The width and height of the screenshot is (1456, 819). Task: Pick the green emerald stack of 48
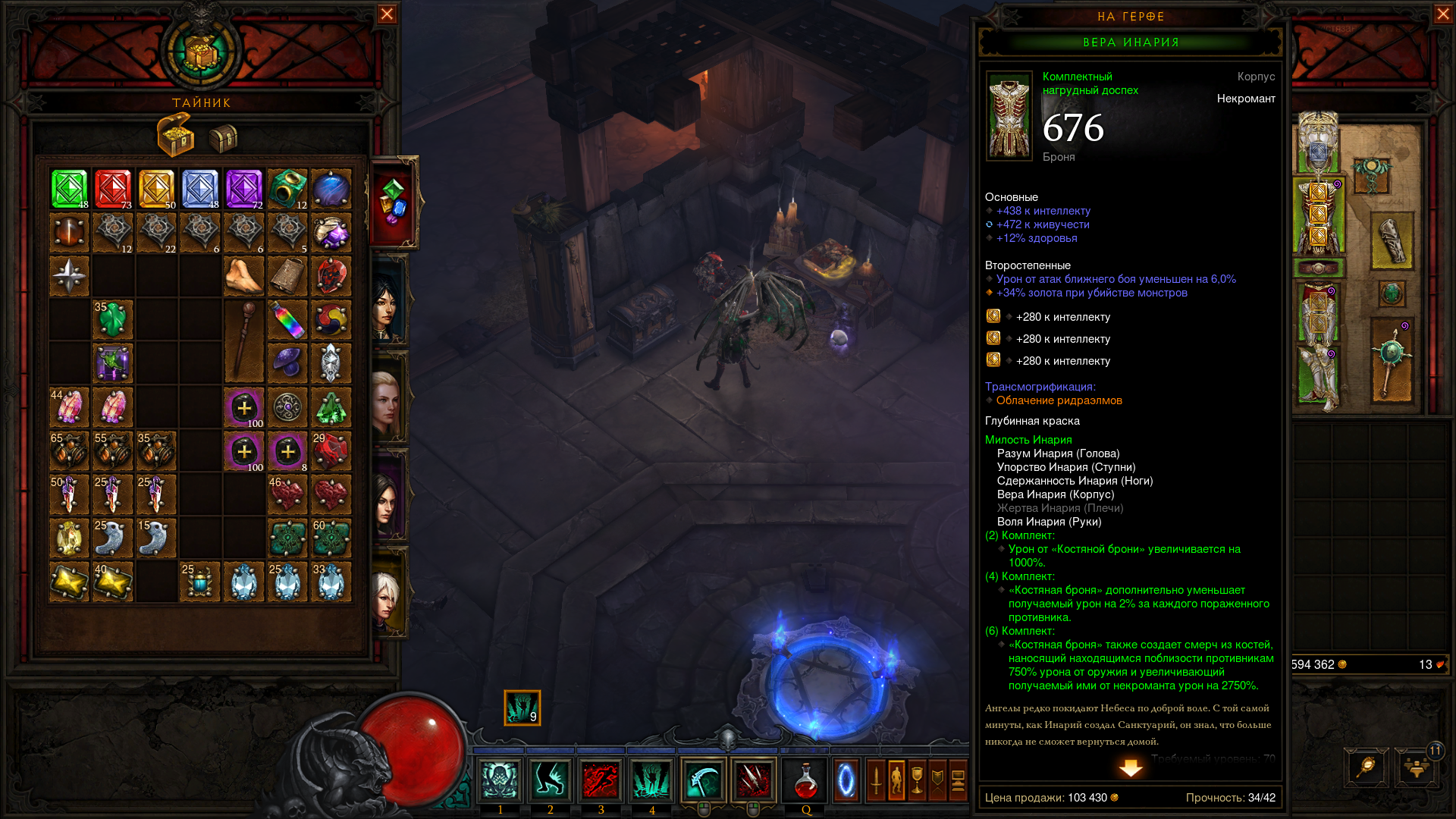(x=69, y=189)
